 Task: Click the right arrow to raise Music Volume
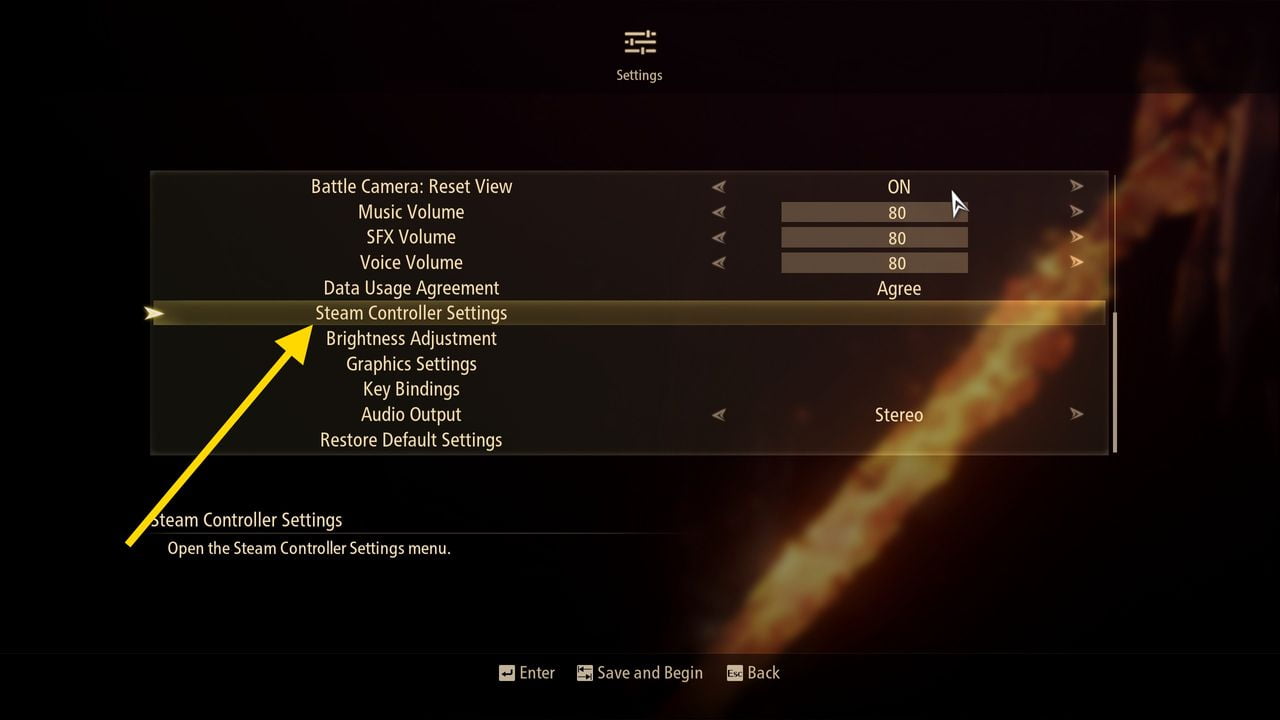pyautogui.click(x=1077, y=212)
